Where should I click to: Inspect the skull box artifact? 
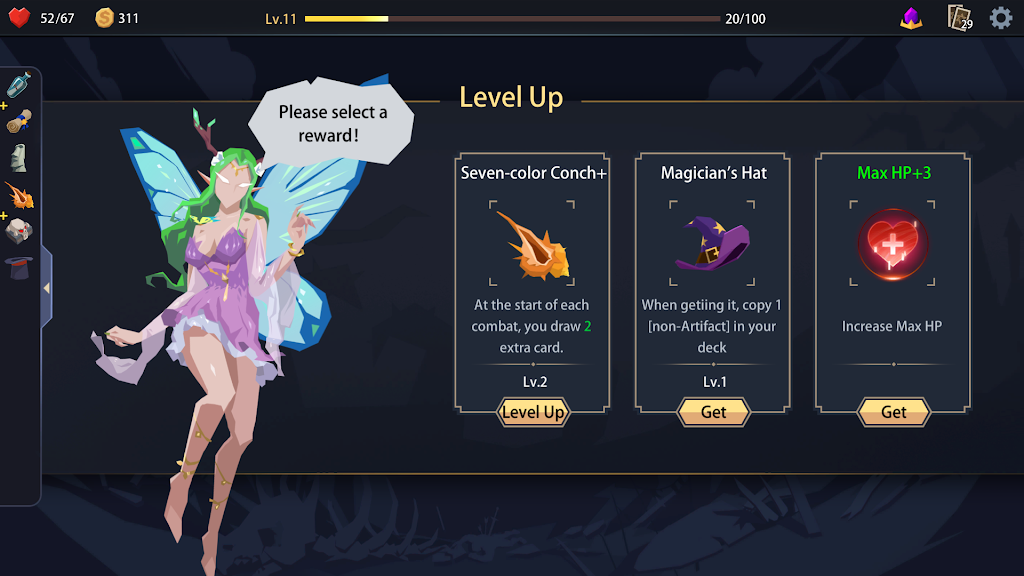coord(19,231)
